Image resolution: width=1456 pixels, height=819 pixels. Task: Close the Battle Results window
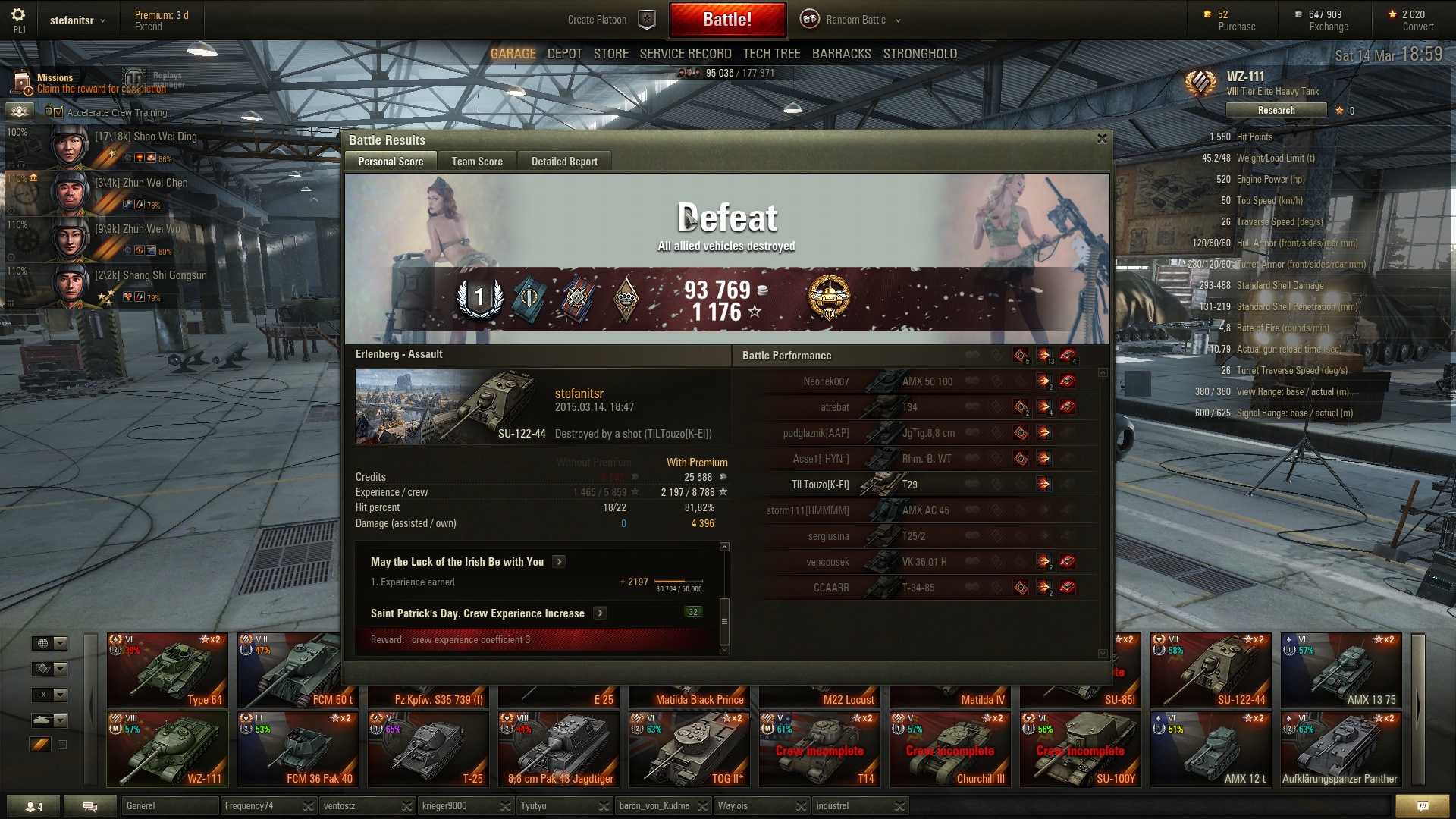point(1102,139)
